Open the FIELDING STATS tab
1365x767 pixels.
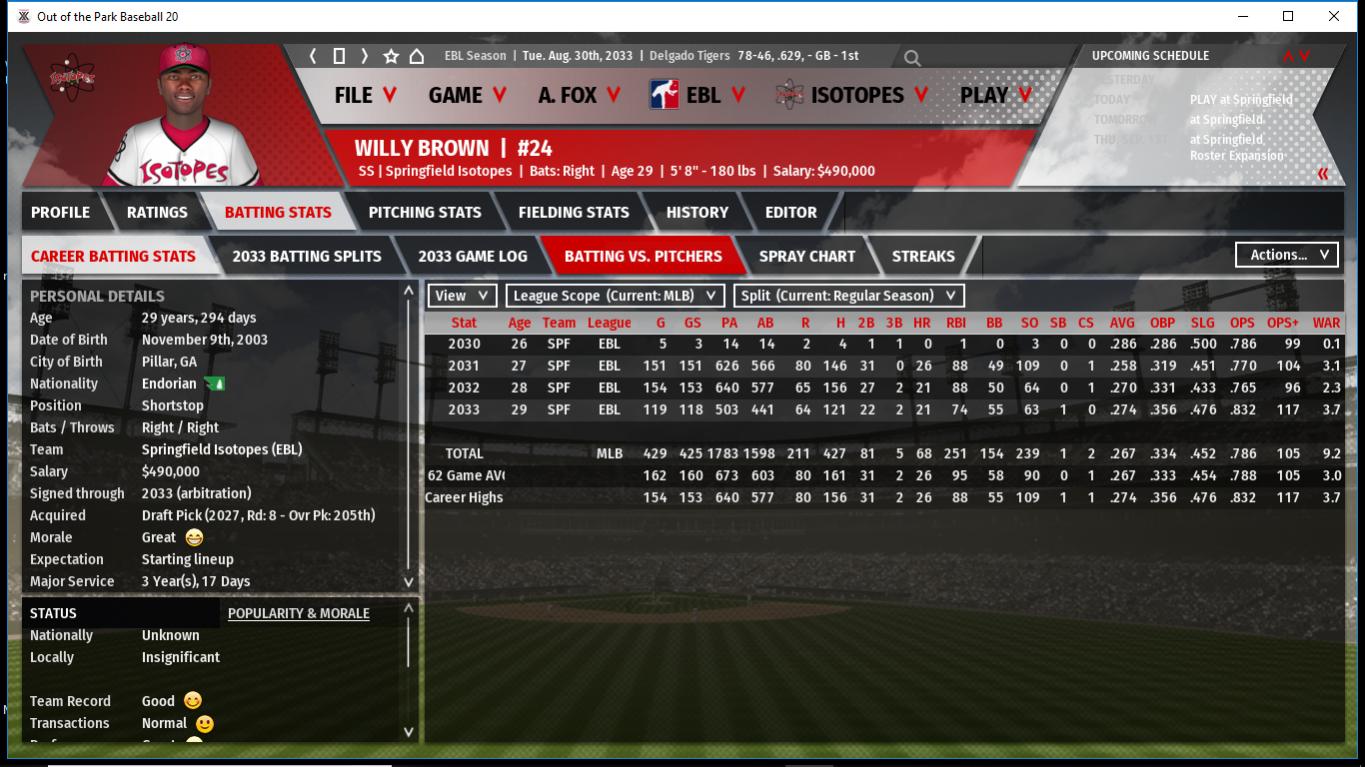tap(573, 212)
